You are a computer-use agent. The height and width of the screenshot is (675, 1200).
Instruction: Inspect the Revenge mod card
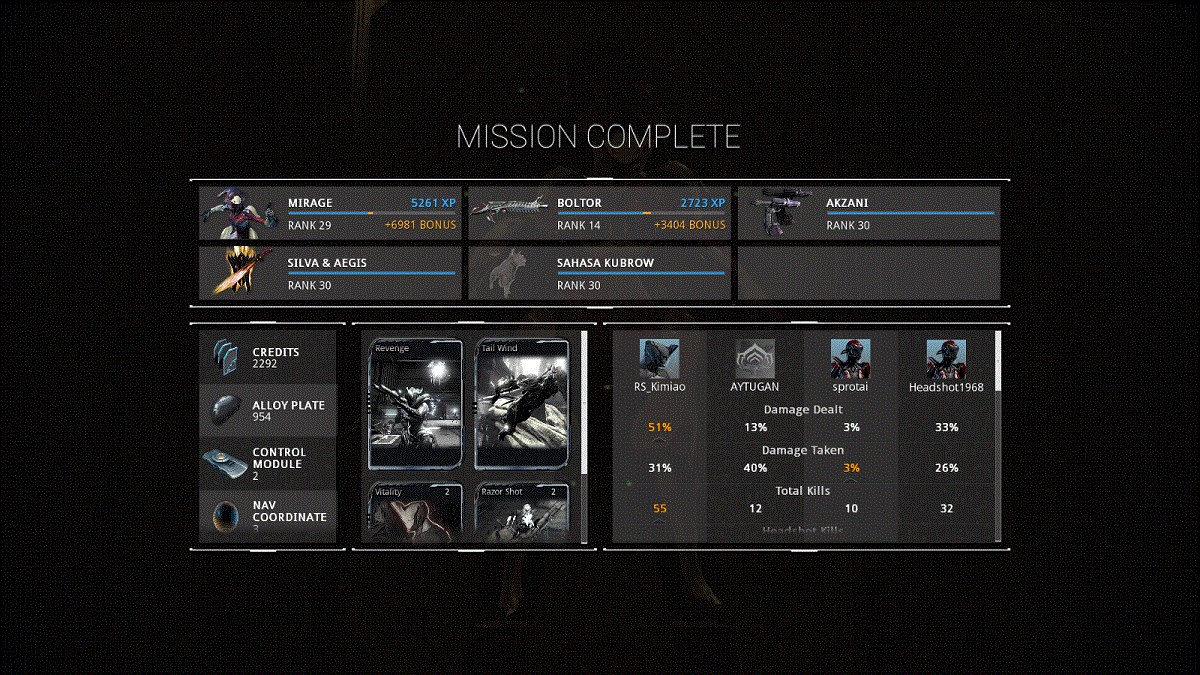point(416,404)
